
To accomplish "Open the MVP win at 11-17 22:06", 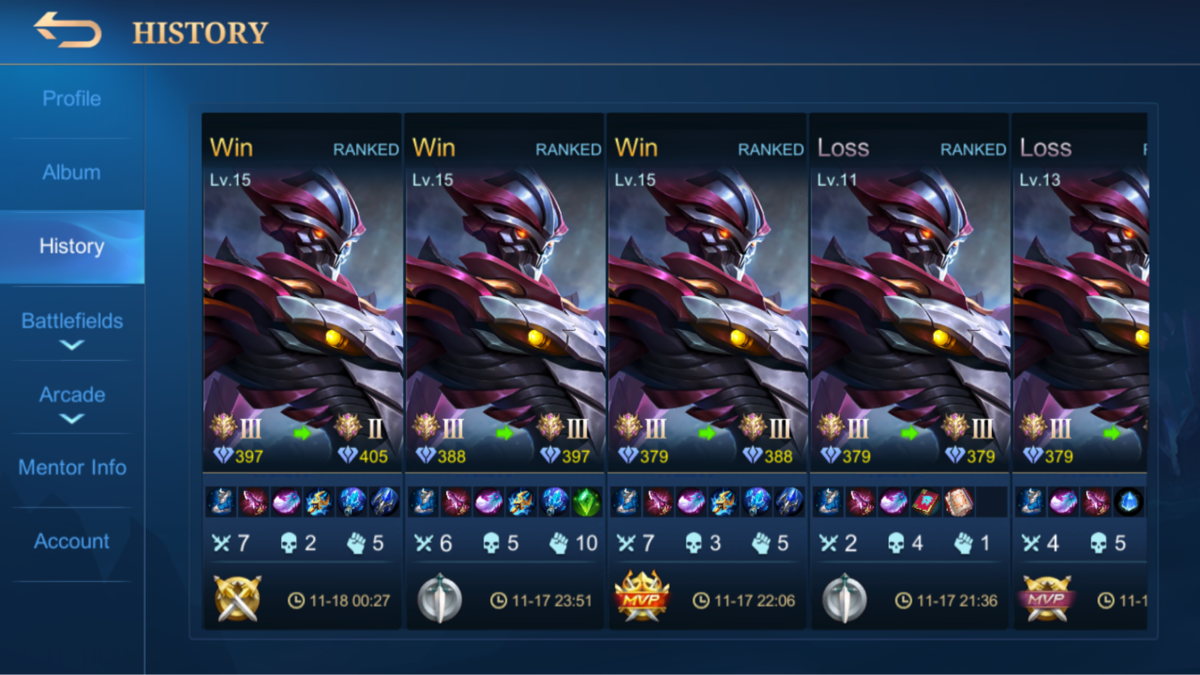I will pyautogui.click(x=707, y=370).
